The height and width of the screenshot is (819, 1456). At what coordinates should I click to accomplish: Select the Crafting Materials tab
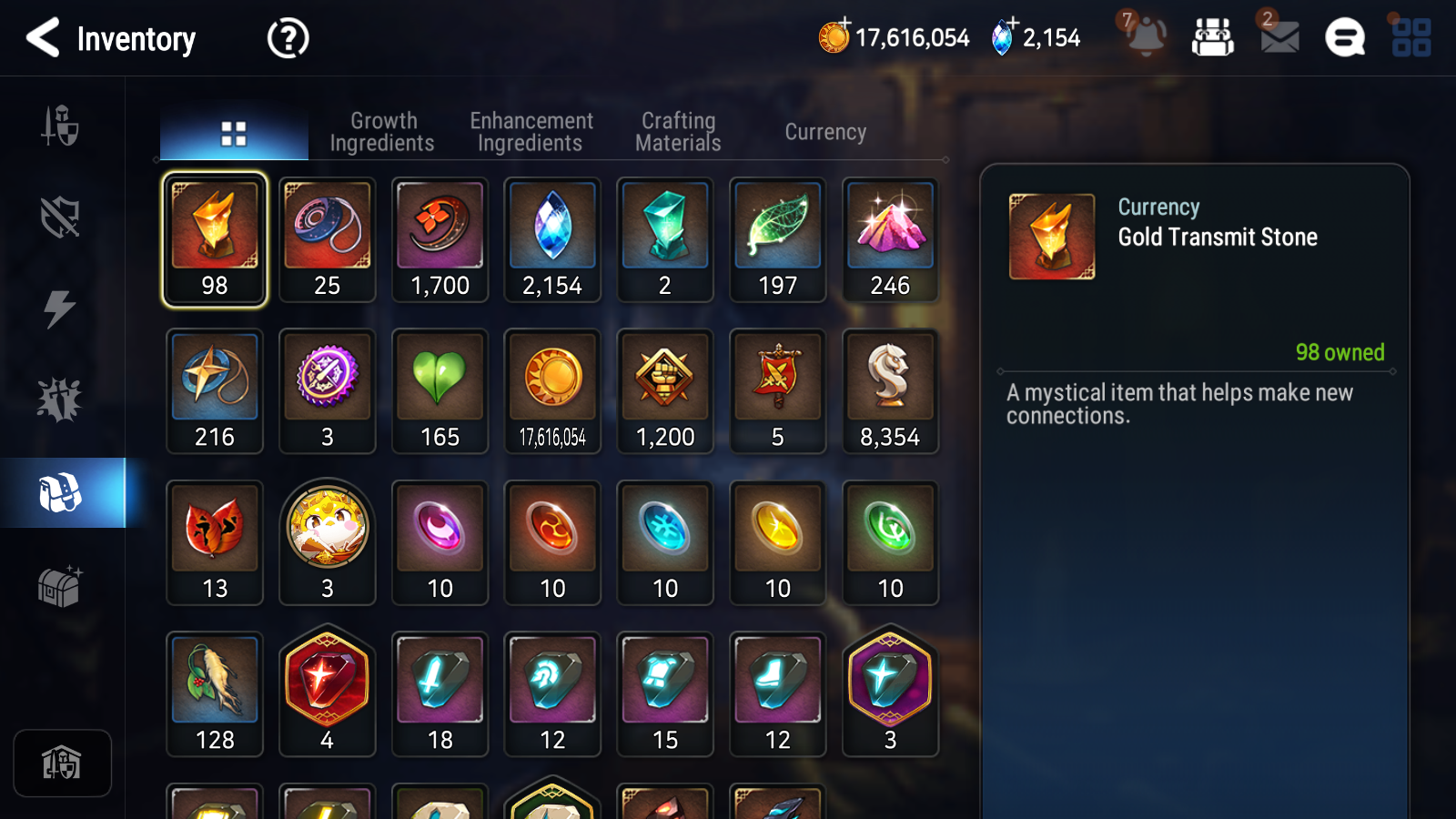pos(678,133)
